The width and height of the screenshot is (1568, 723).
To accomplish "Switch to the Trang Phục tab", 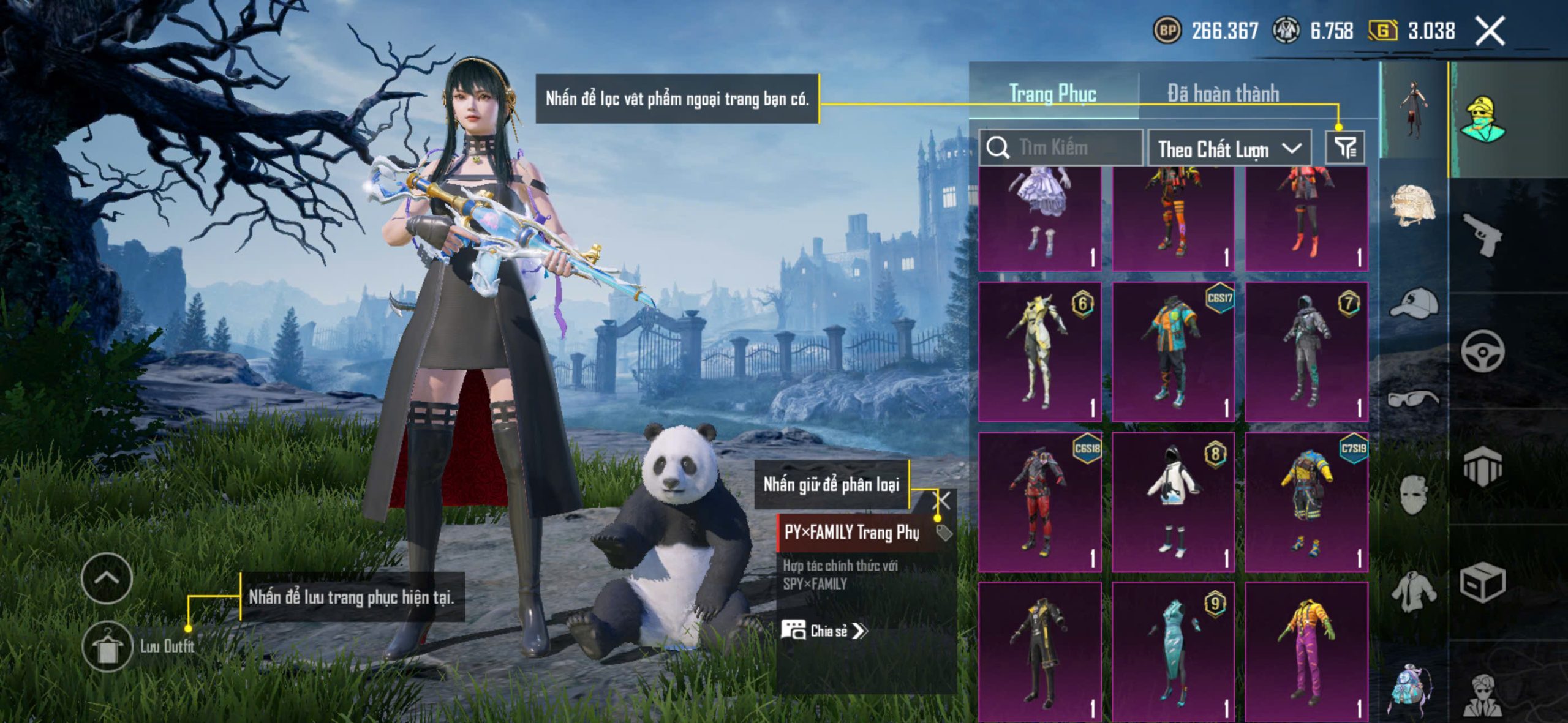I will pyautogui.click(x=1052, y=94).
